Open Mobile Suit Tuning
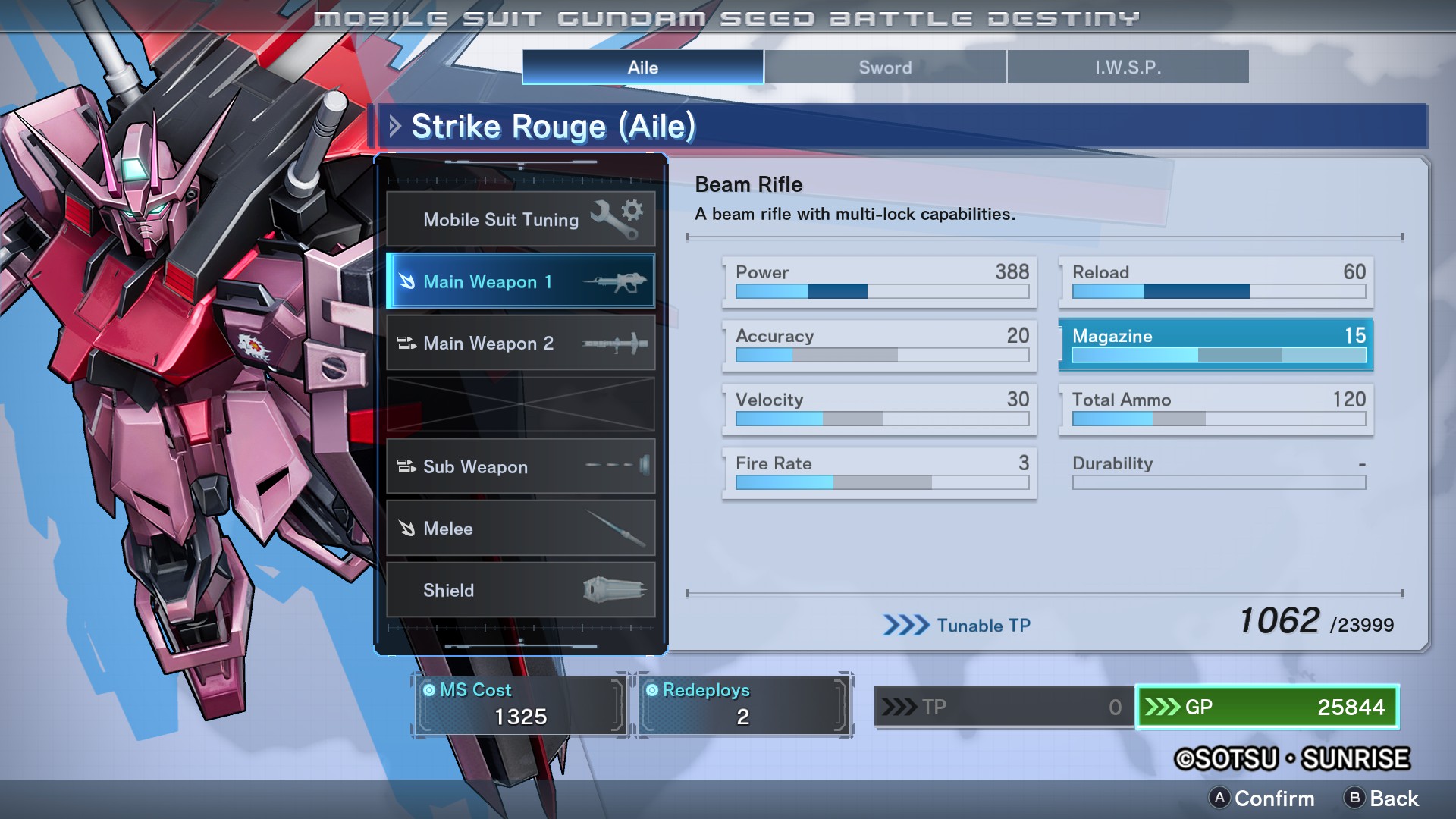Image resolution: width=1456 pixels, height=819 pixels. tap(520, 219)
